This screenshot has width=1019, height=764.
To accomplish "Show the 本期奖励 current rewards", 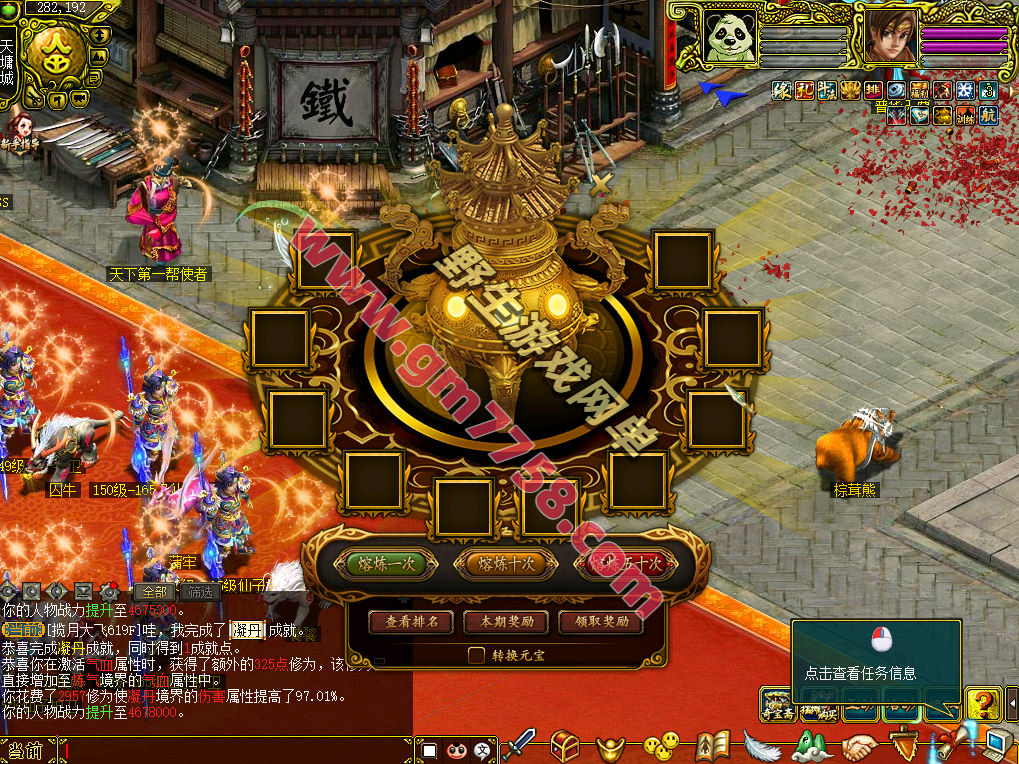I will point(506,622).
